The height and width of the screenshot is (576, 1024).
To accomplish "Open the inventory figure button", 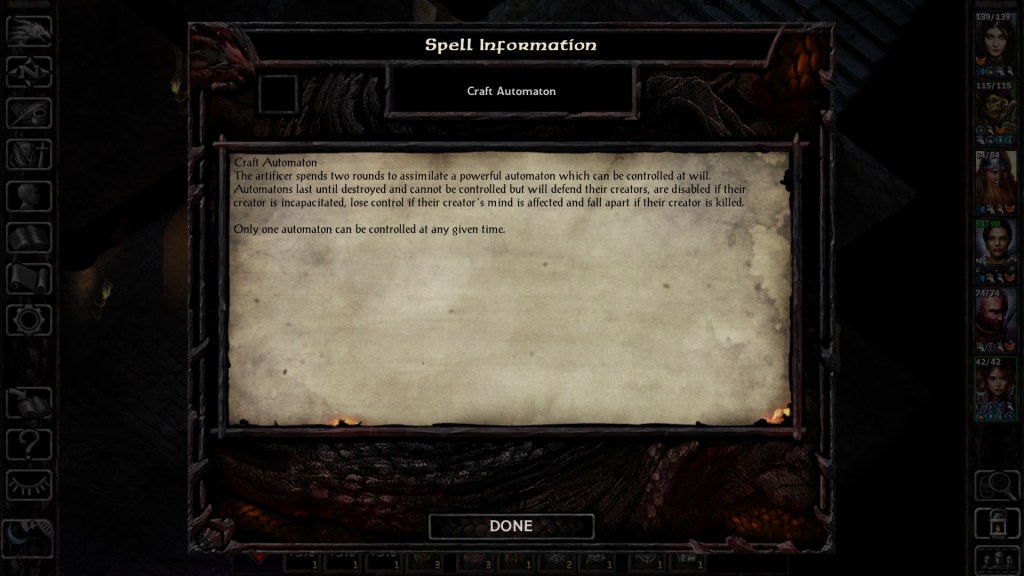I will click(29, 154).
